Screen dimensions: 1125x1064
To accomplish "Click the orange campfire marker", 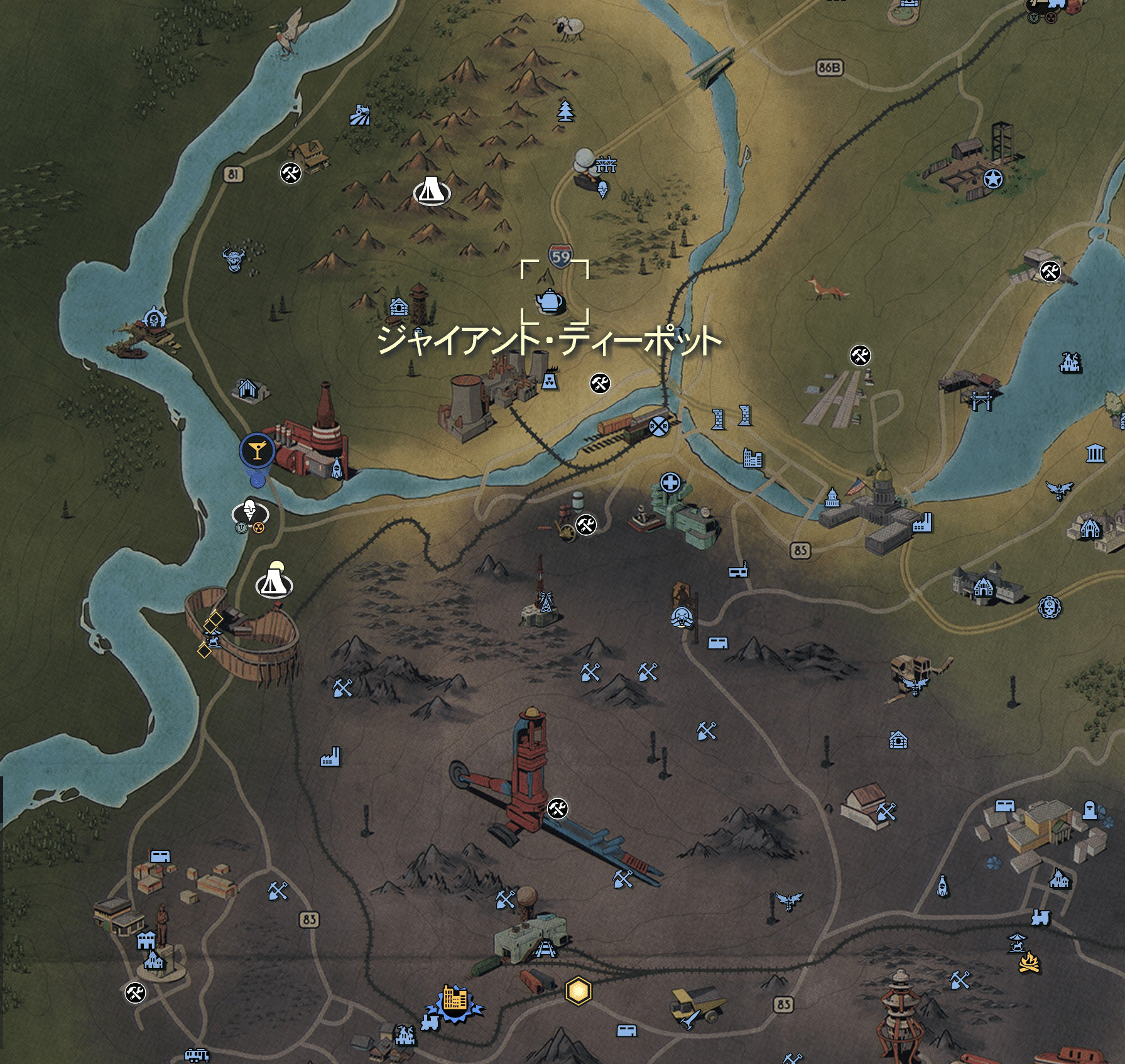I will (x=1028, y=963).
